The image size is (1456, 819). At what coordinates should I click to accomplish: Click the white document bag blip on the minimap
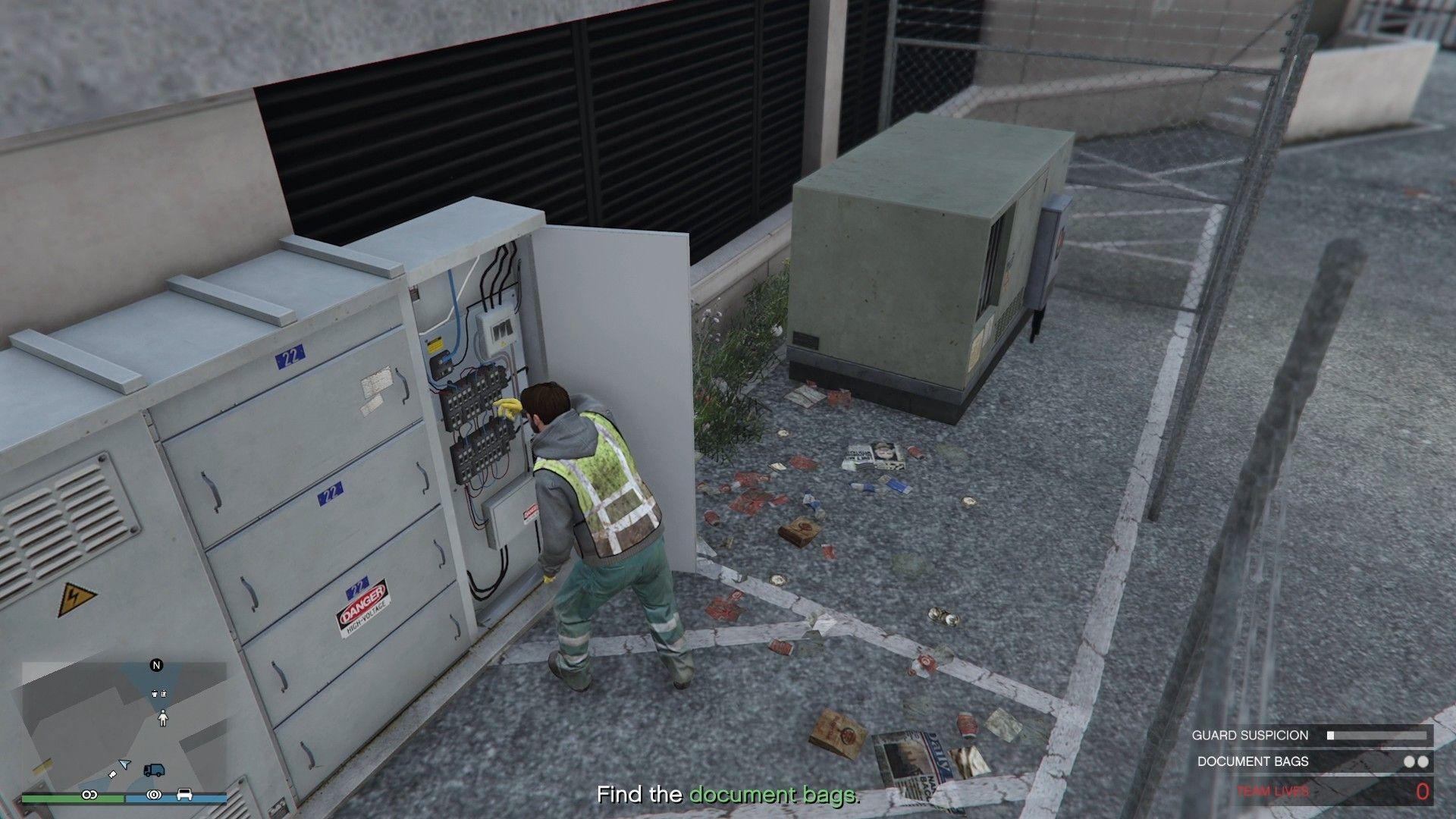[x=112, y=774]
